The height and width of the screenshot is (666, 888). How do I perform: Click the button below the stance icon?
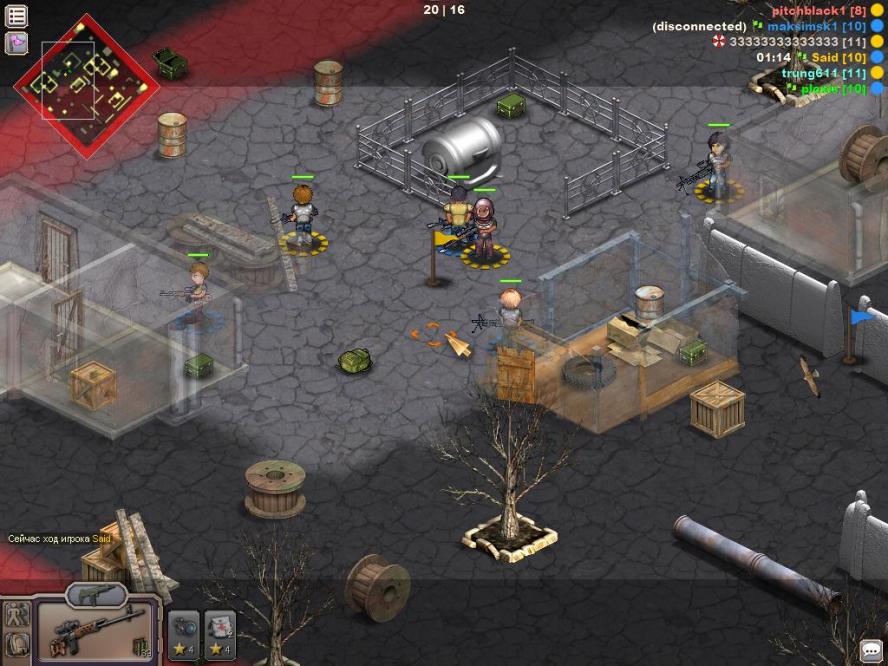point(16,647)
